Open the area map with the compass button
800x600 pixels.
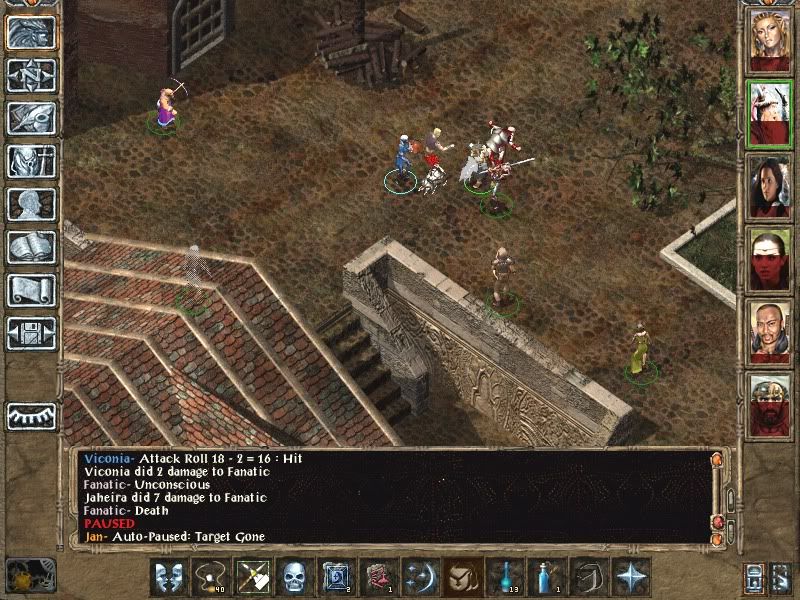point(32,75)
